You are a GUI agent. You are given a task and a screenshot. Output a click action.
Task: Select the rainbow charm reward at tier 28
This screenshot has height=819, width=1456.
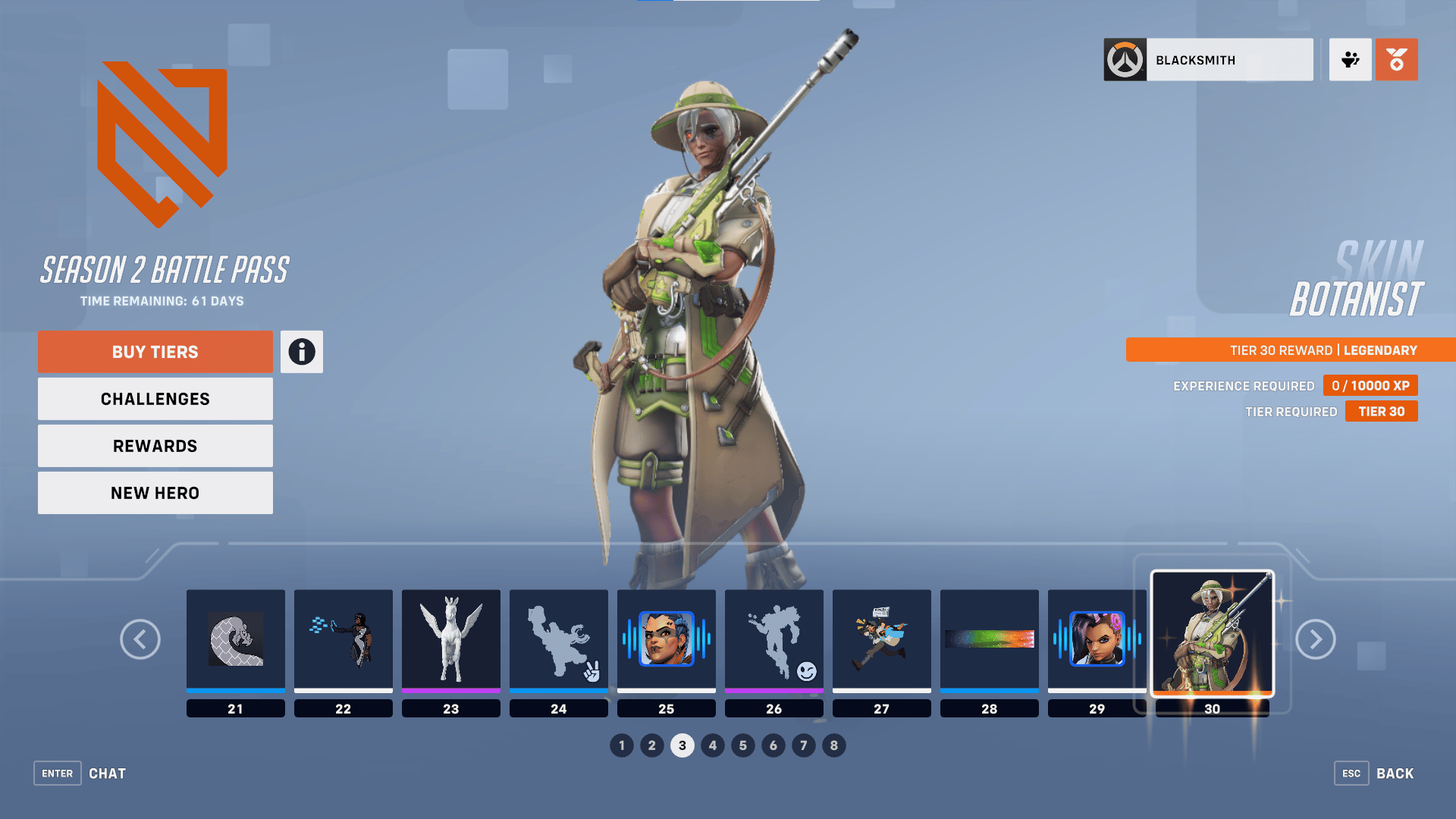tap(989, 639)
